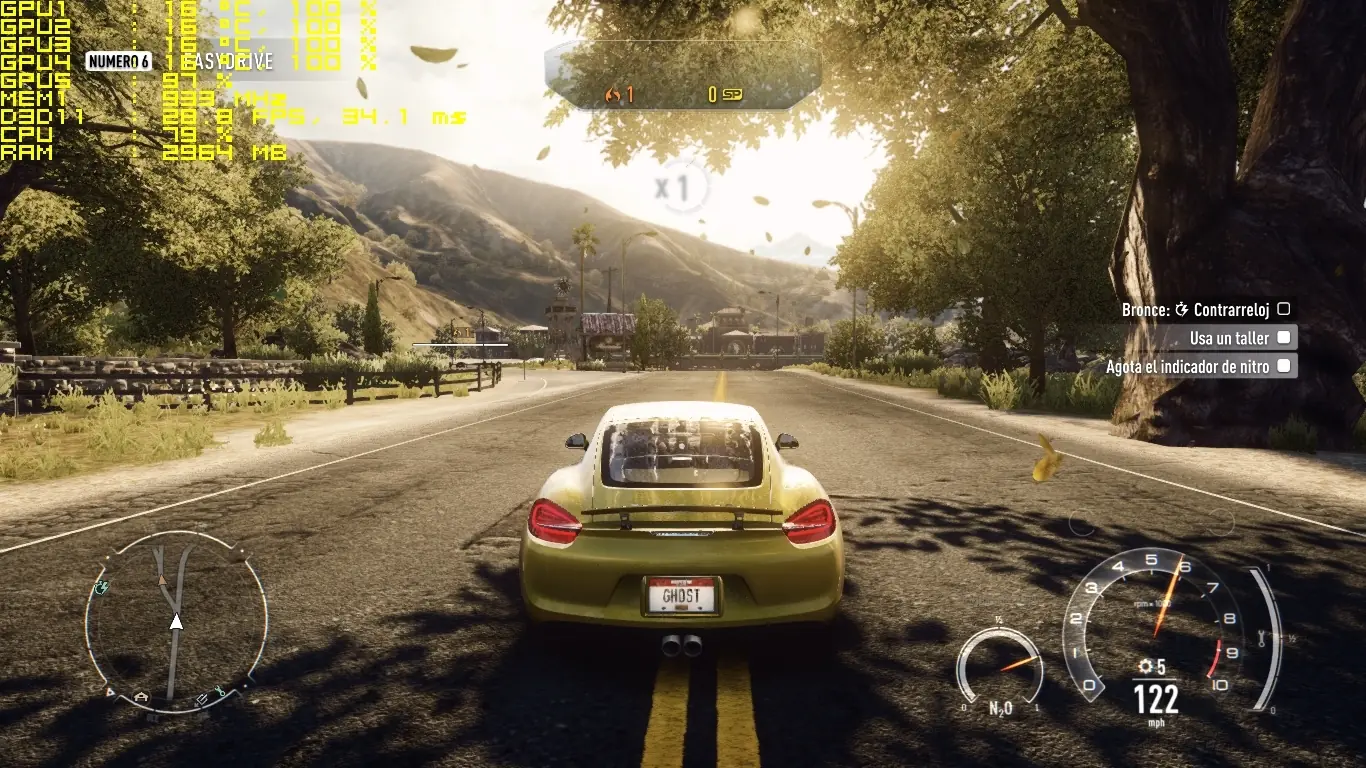Tick the Bronce Contrarreloj objective checkbox

pos(1284,310)
